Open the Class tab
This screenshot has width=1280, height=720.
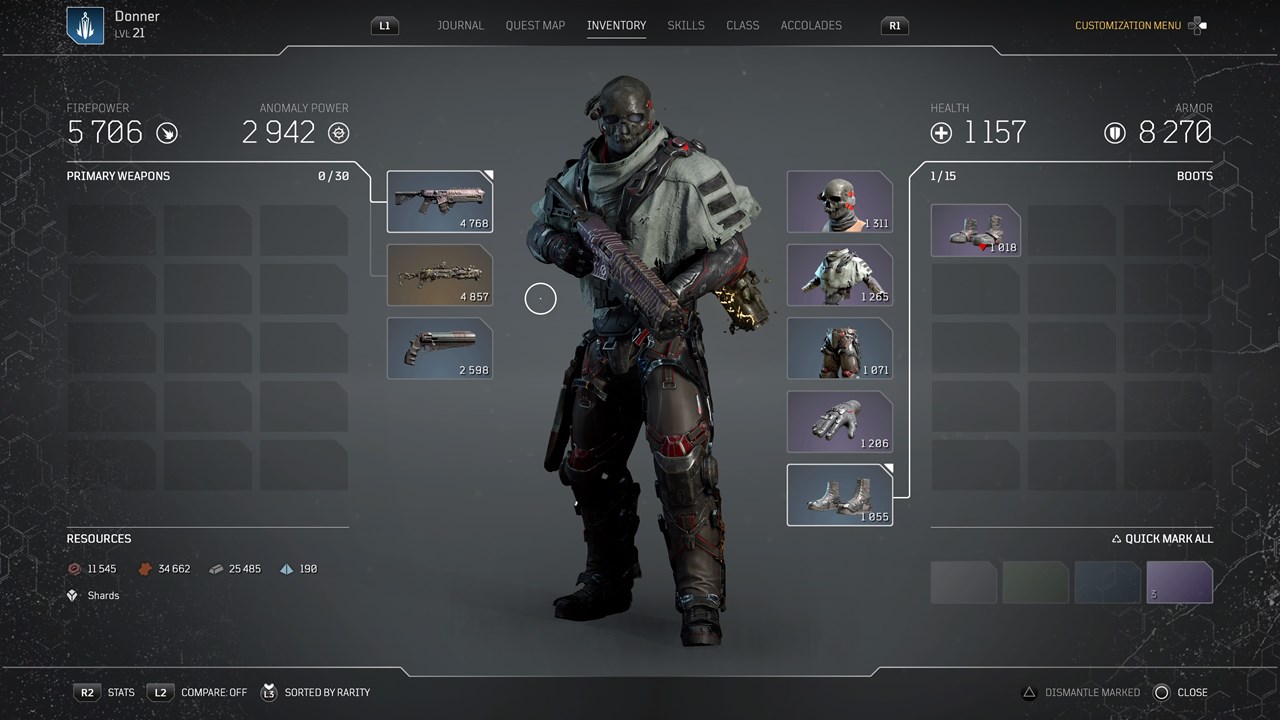742,25
